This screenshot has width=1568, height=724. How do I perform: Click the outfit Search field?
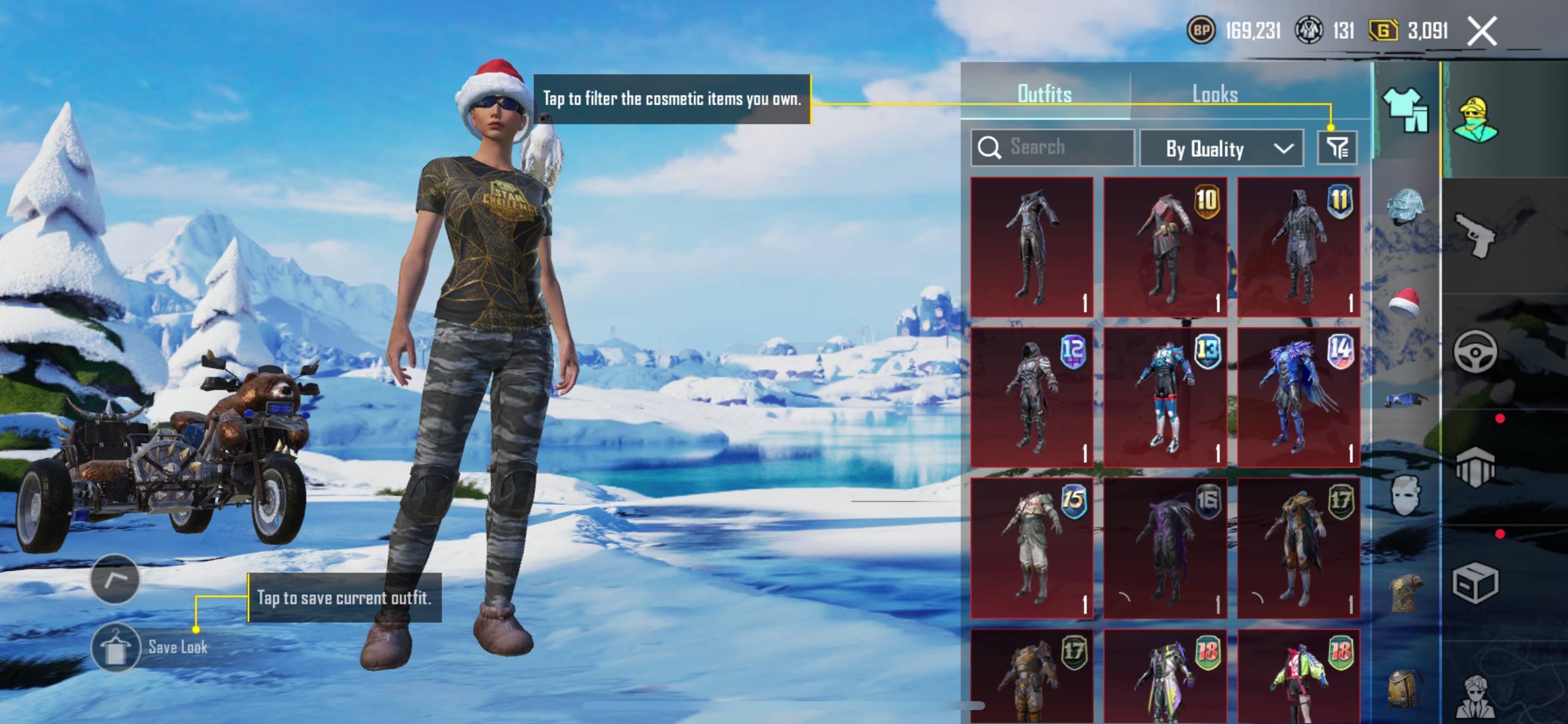[x=1052, y=148]
